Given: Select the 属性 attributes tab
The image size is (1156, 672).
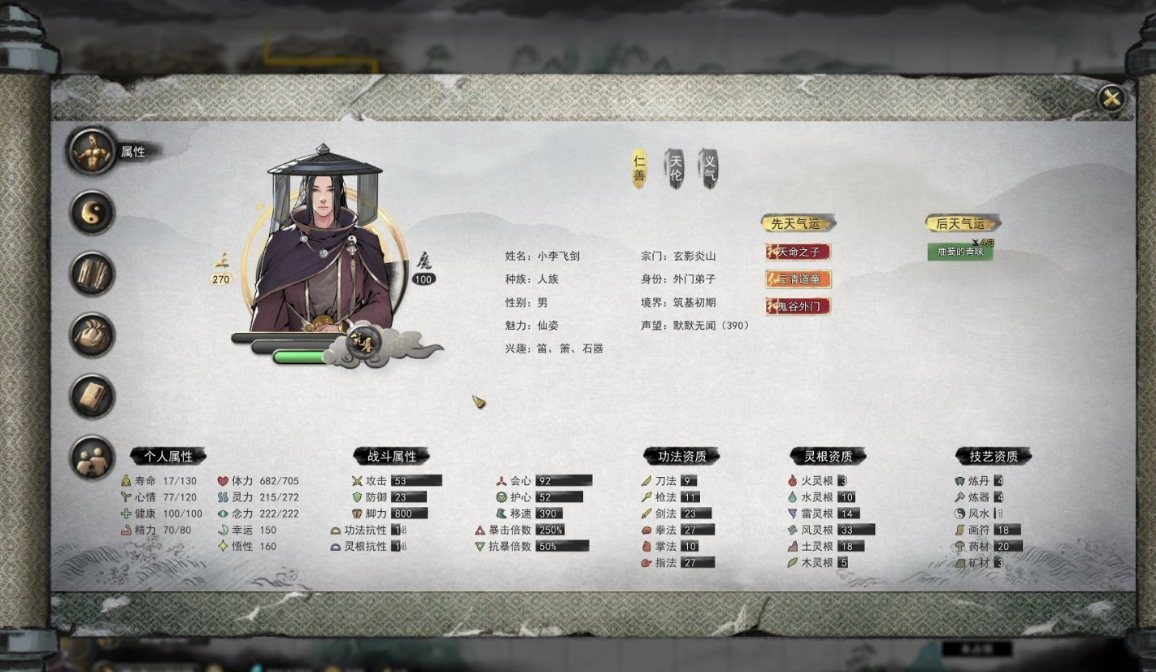Looking at the screenshot, I should coord(92,152).
